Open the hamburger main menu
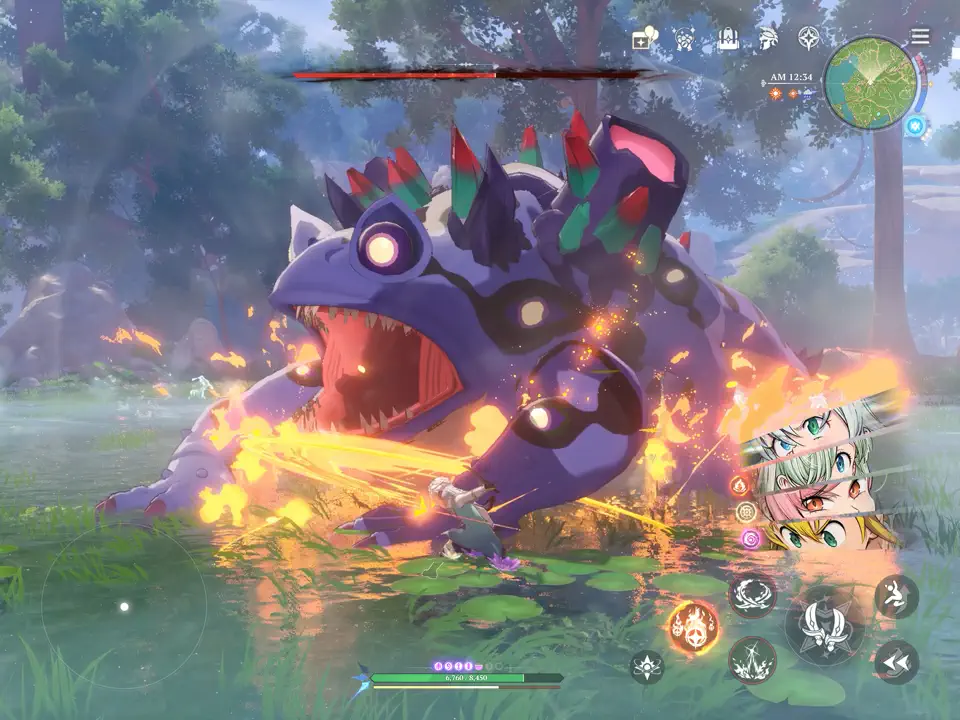Screen dimensions: 960x720 920,37
